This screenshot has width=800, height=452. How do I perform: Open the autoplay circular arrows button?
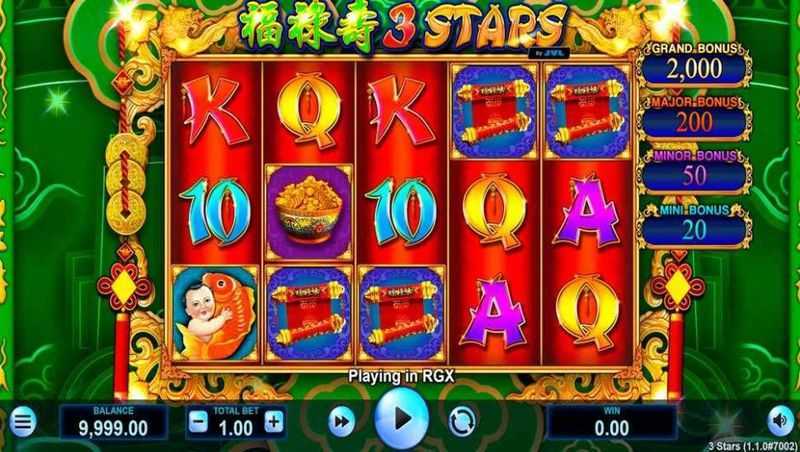click(459, 421)
